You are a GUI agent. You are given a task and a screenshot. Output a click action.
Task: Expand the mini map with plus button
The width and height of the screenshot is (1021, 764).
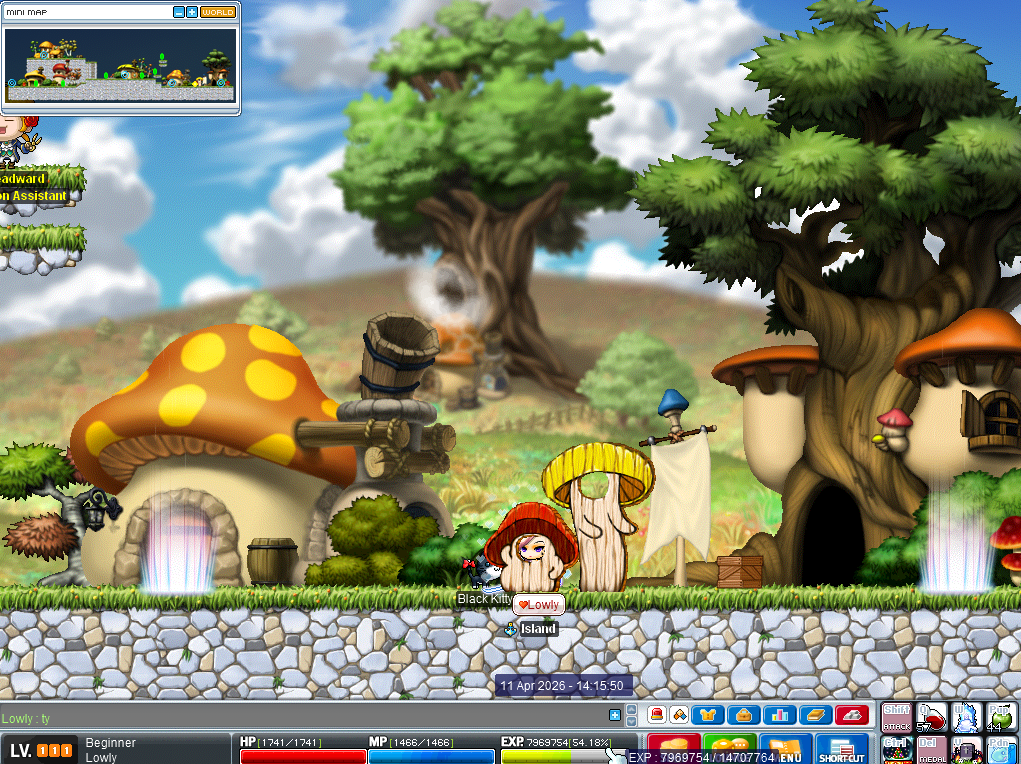tap(192, 13)
